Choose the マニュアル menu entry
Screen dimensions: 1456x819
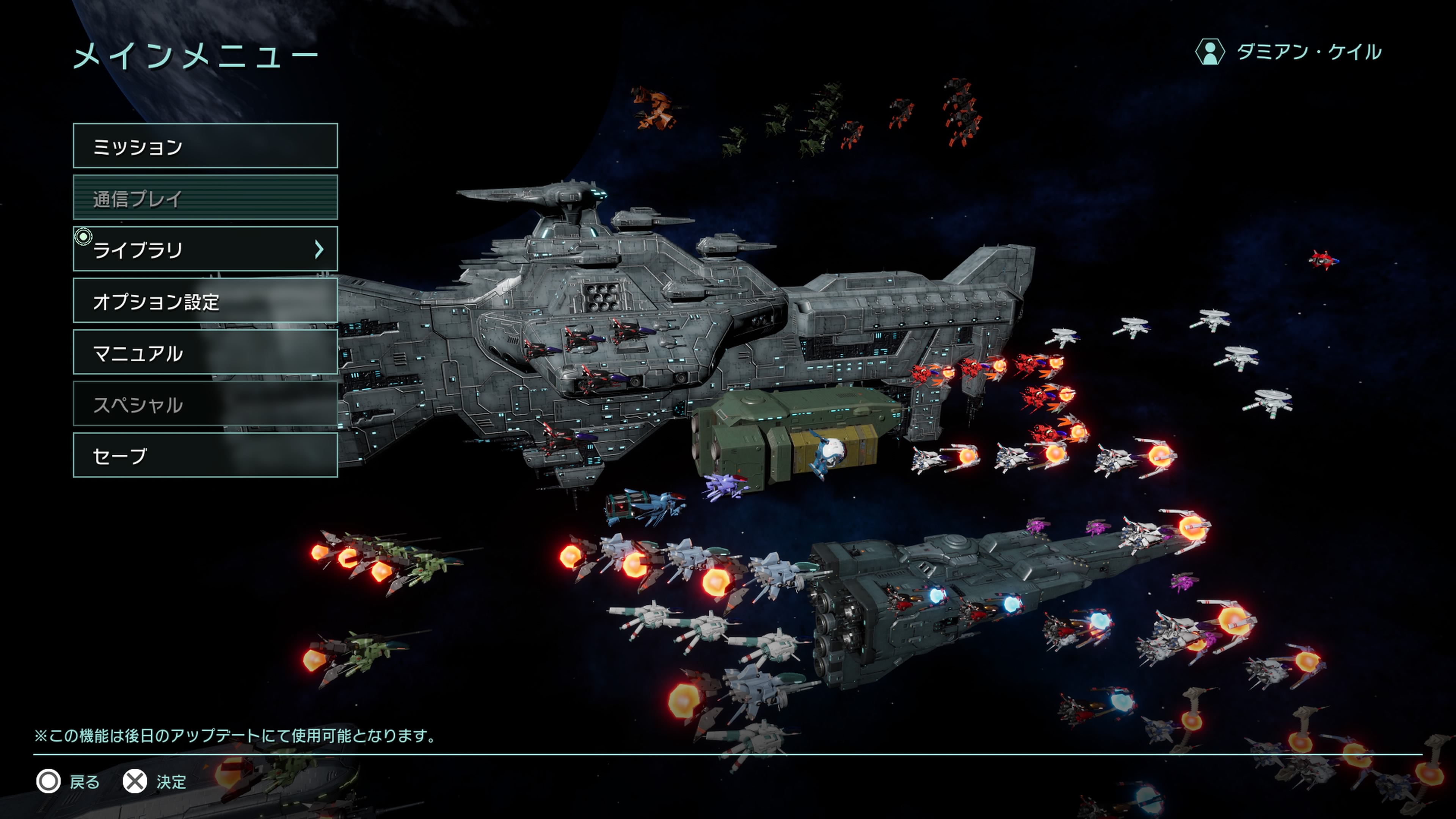pyautogui.click(x=205, y=352)
